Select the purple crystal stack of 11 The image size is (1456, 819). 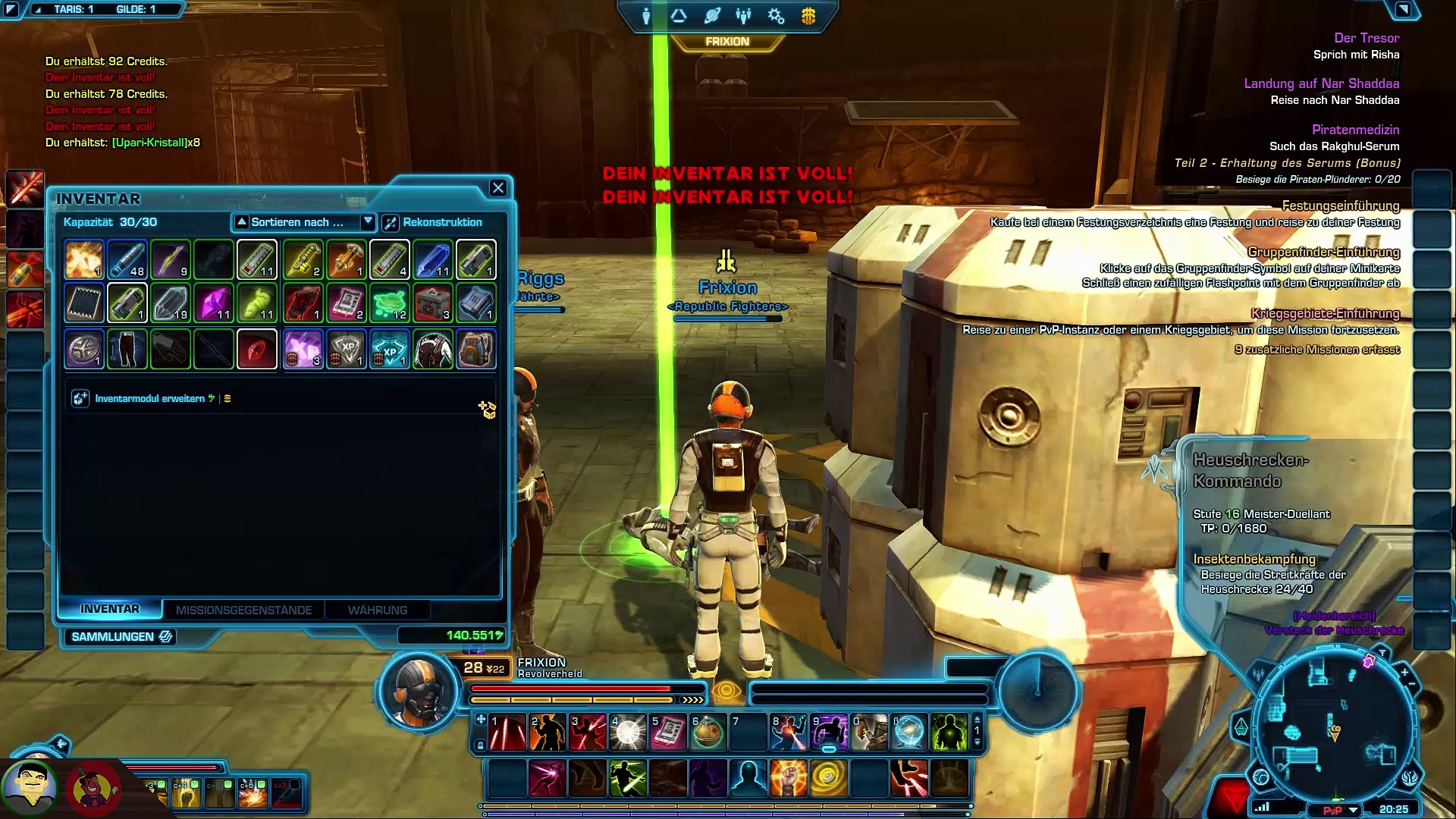pyautogui.click(x=214, y=303)
